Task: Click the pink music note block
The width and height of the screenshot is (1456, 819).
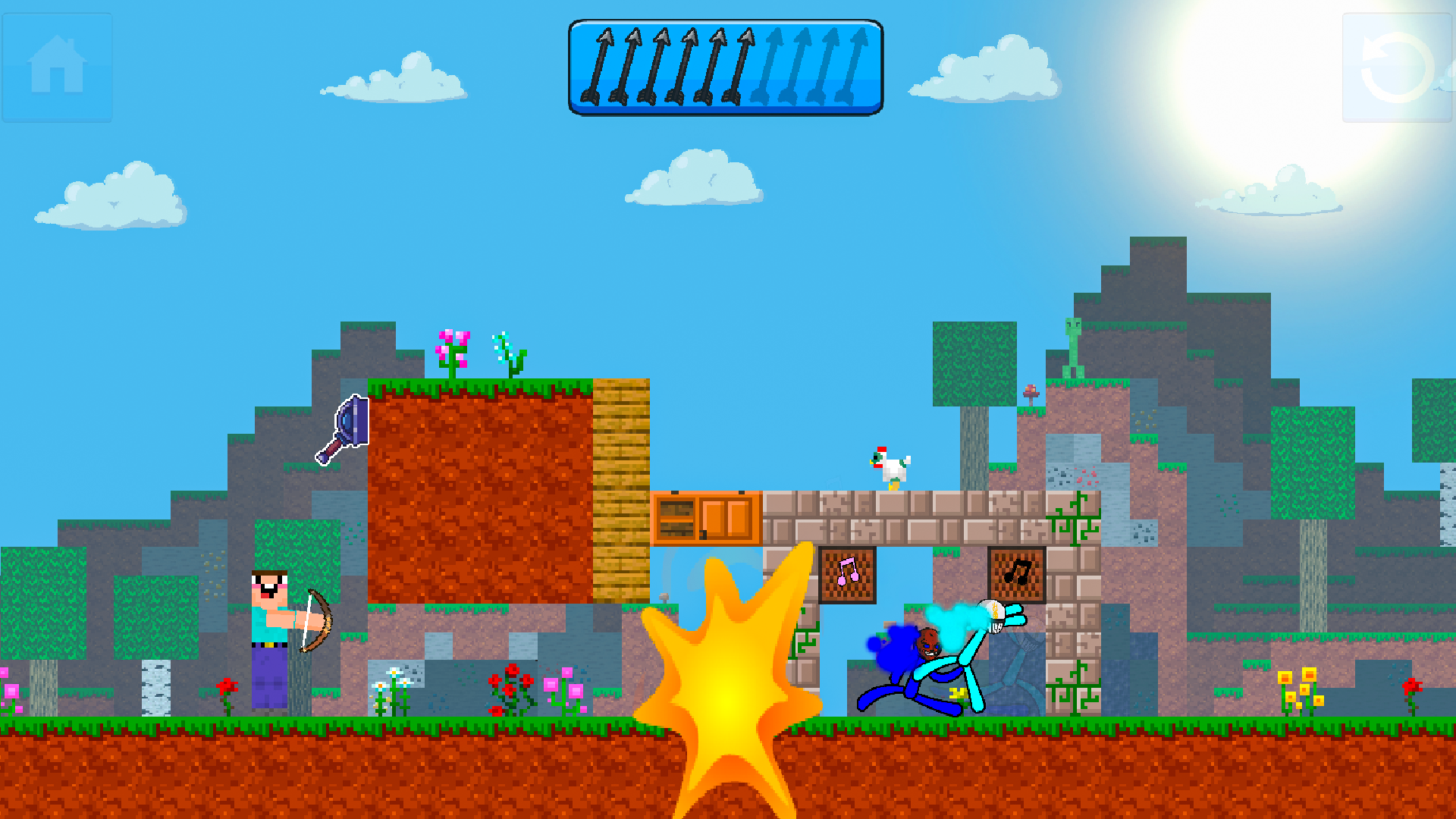Action: (847, 576)
